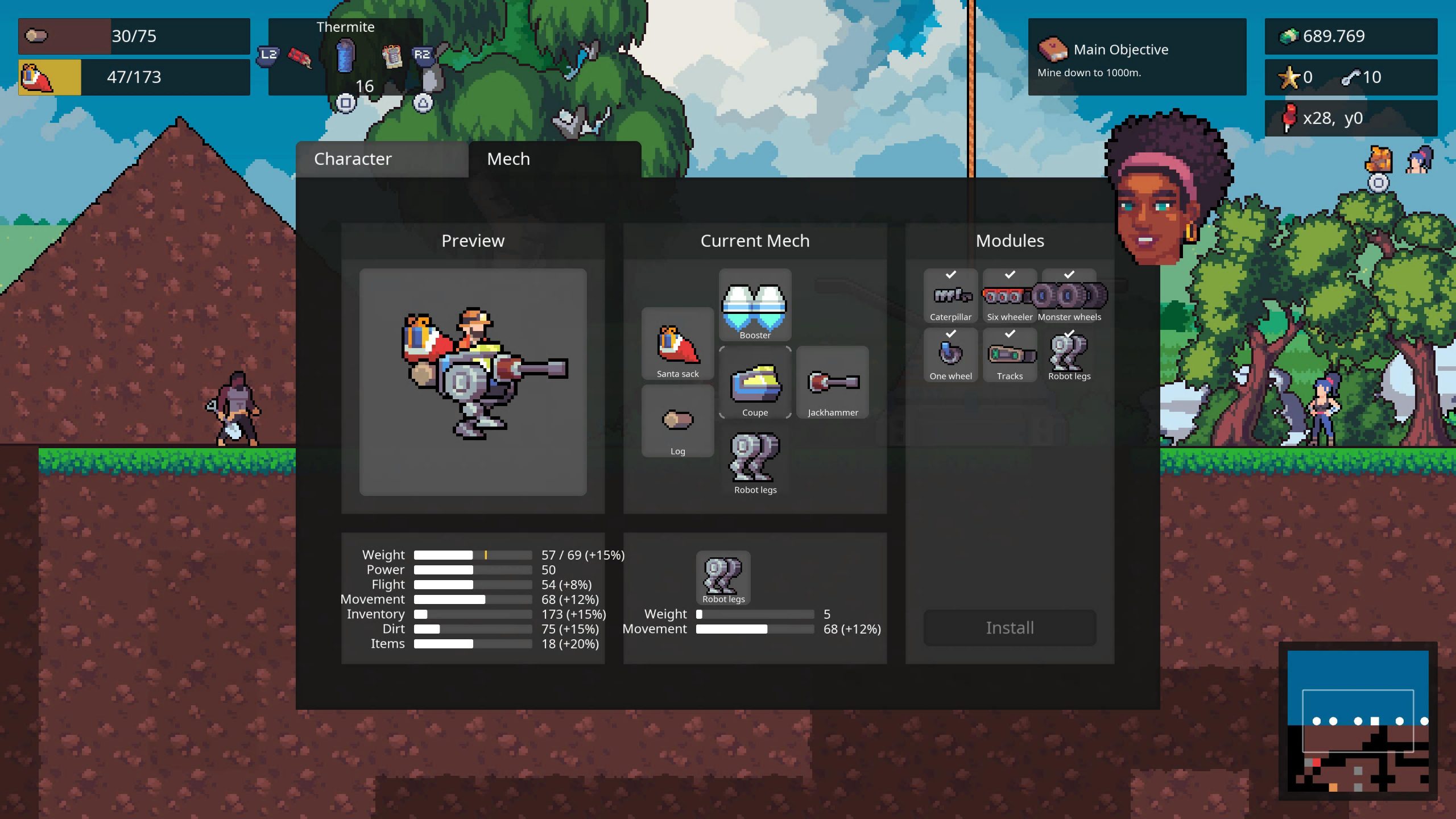This screenshot has width=1456, height=819.
Task: Select the Booster slot on the current mech
Action: tap(755, 305)
